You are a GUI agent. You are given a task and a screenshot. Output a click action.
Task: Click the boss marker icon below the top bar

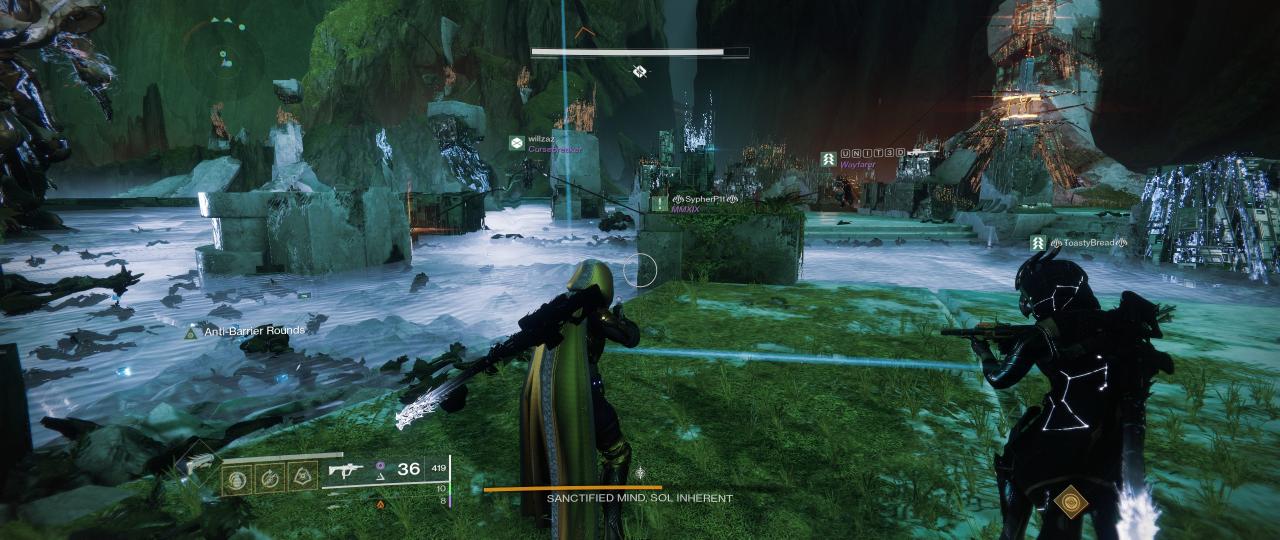coord(639,71)
